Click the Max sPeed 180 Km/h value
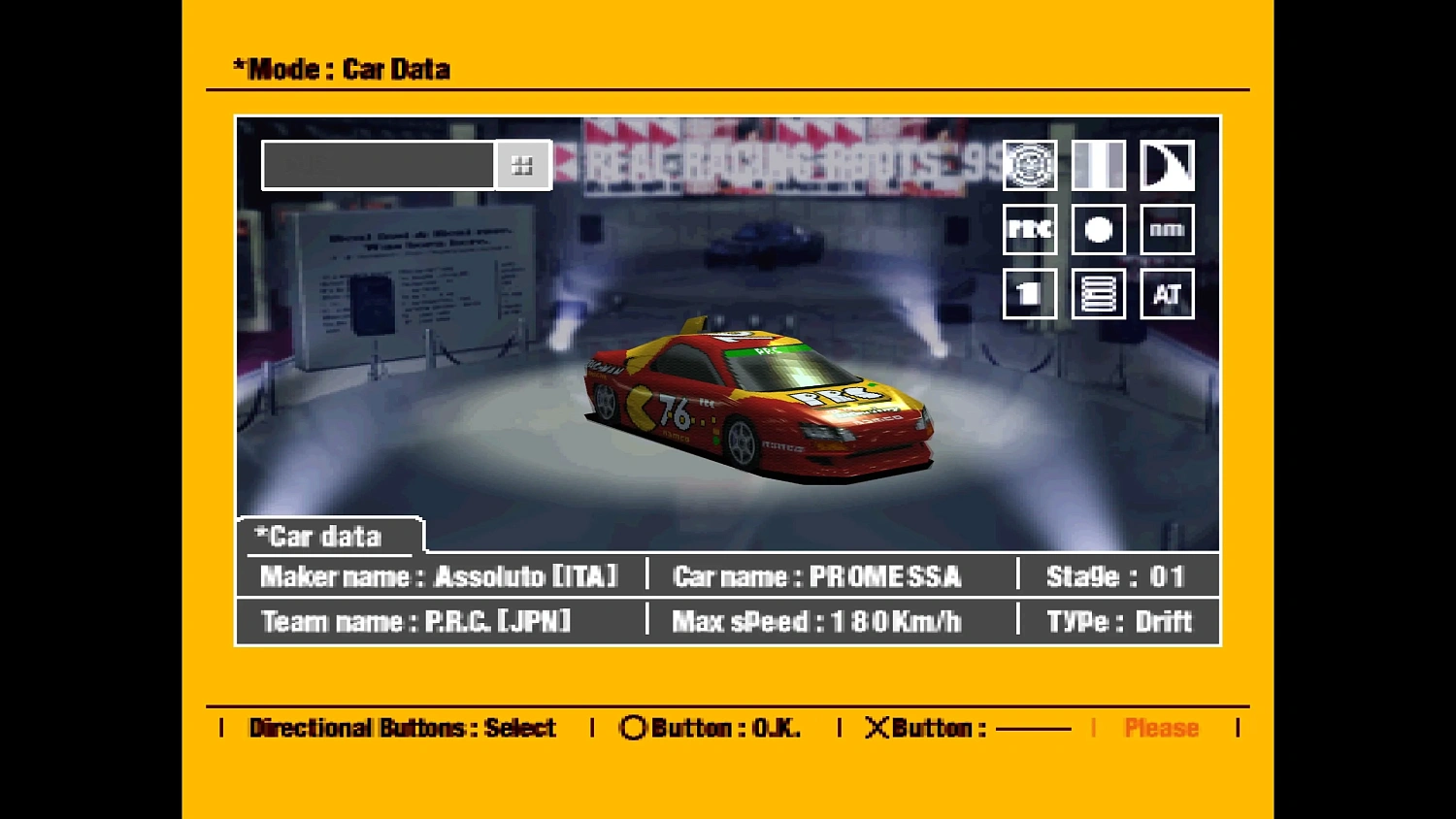 coord(815,622)
